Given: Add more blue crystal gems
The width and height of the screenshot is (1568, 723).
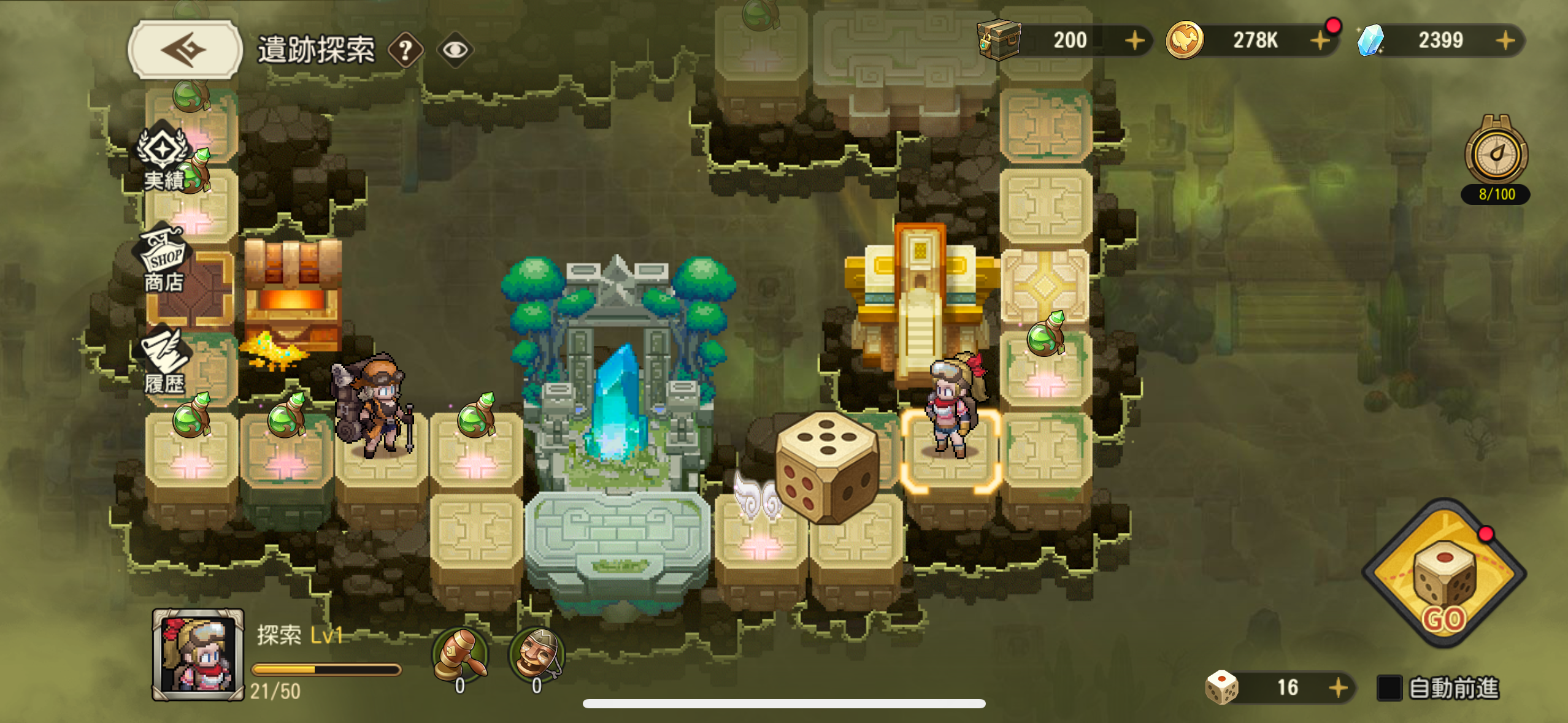Looking at the screenshot, I should point(1505,40).
